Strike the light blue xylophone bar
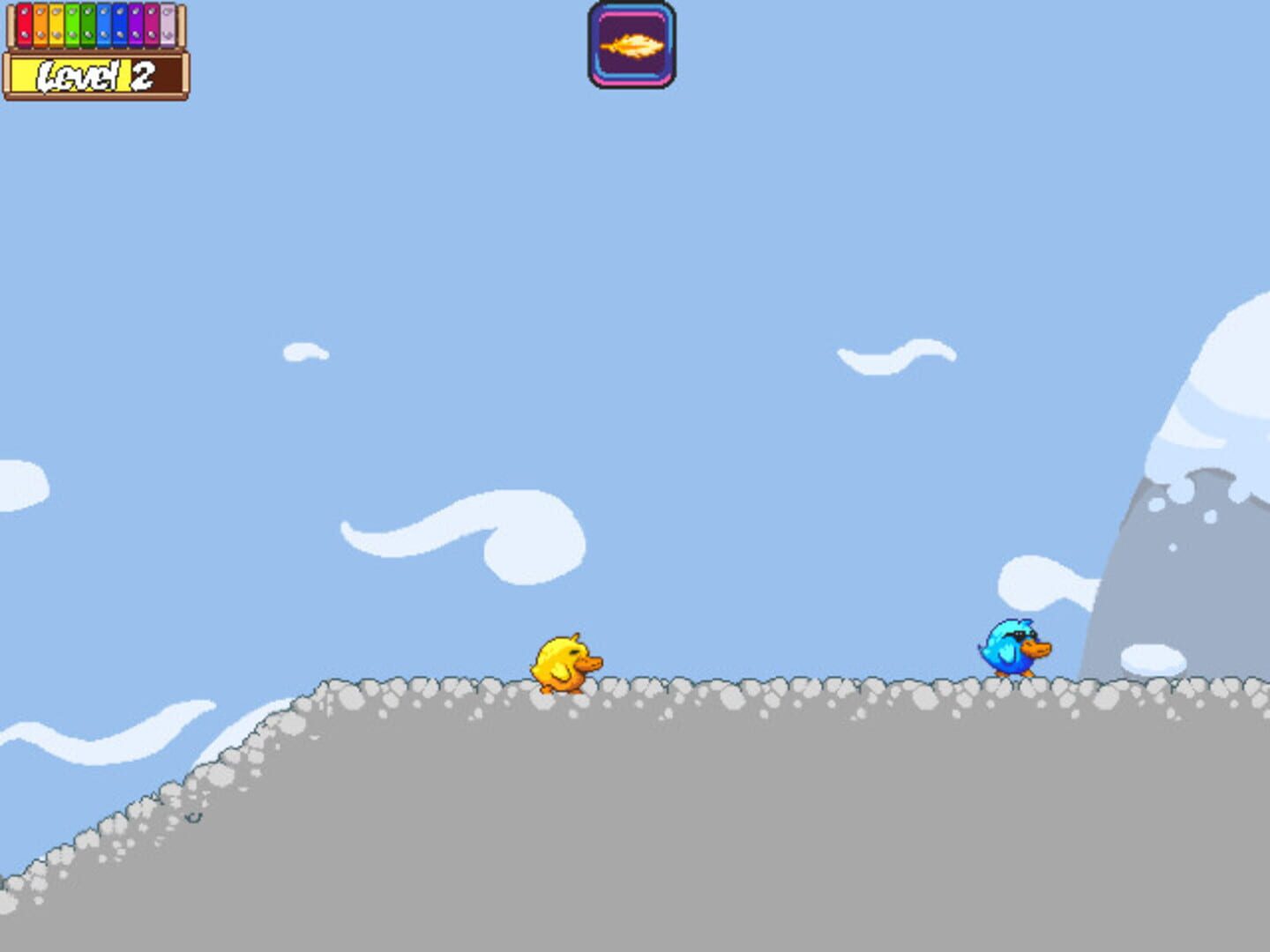Image resolution: width=1270 pixels, height=952 pixels. pyautogui.click(x=102, y=25)
